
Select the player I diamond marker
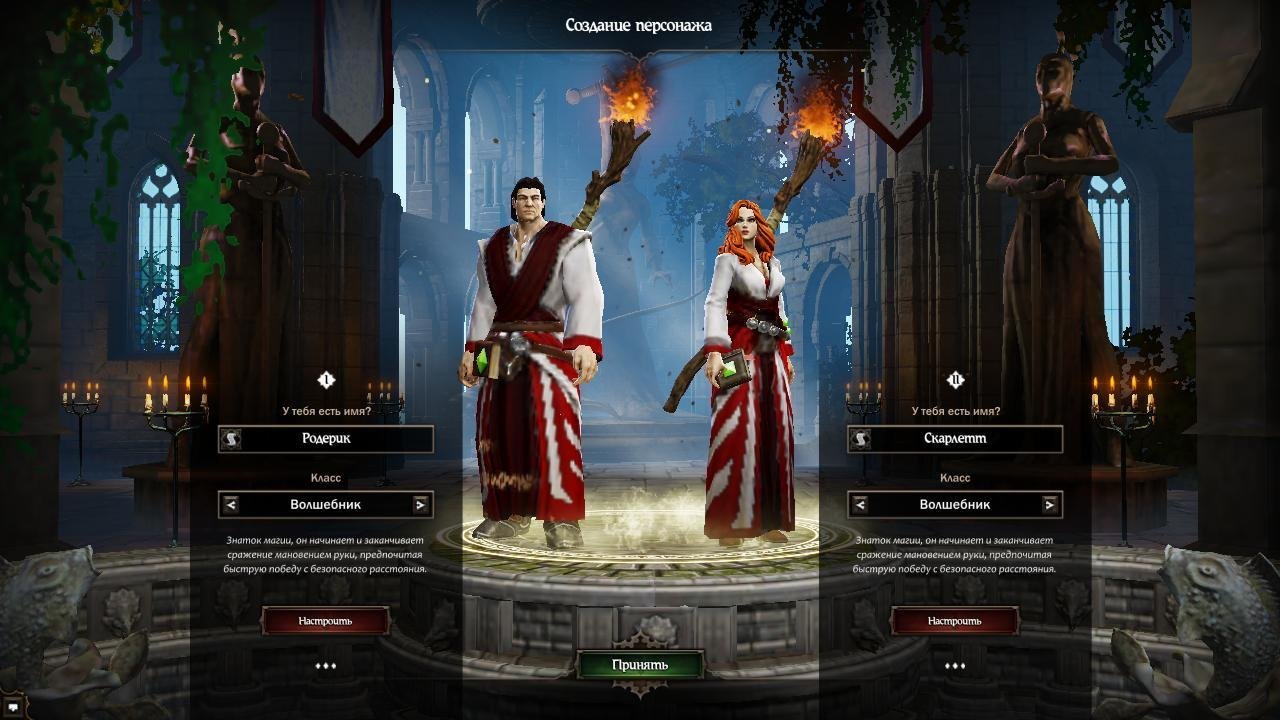[325, 380]
